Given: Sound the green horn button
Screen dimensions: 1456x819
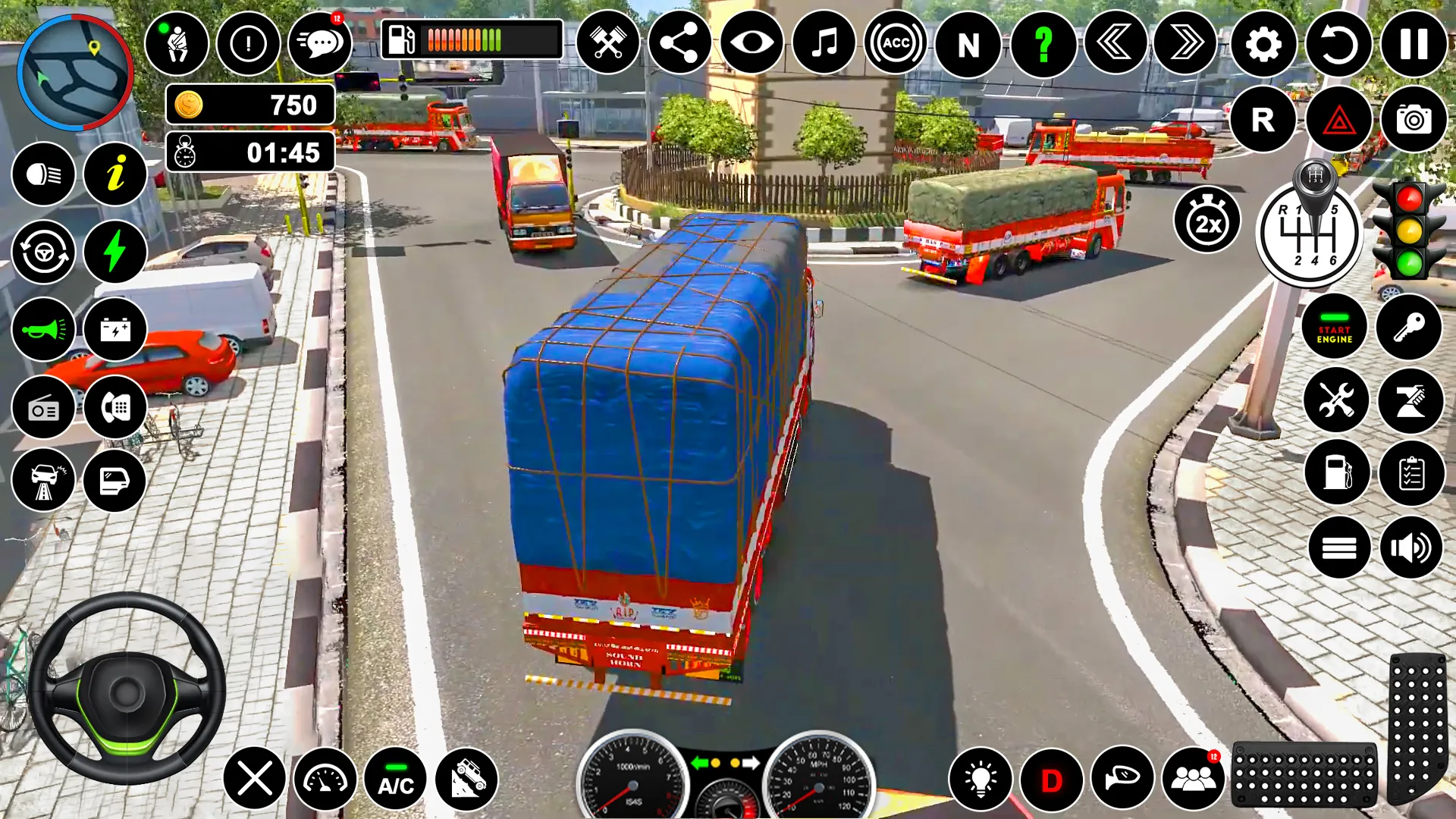Looking at the screenshot, I should click(43, 329).
